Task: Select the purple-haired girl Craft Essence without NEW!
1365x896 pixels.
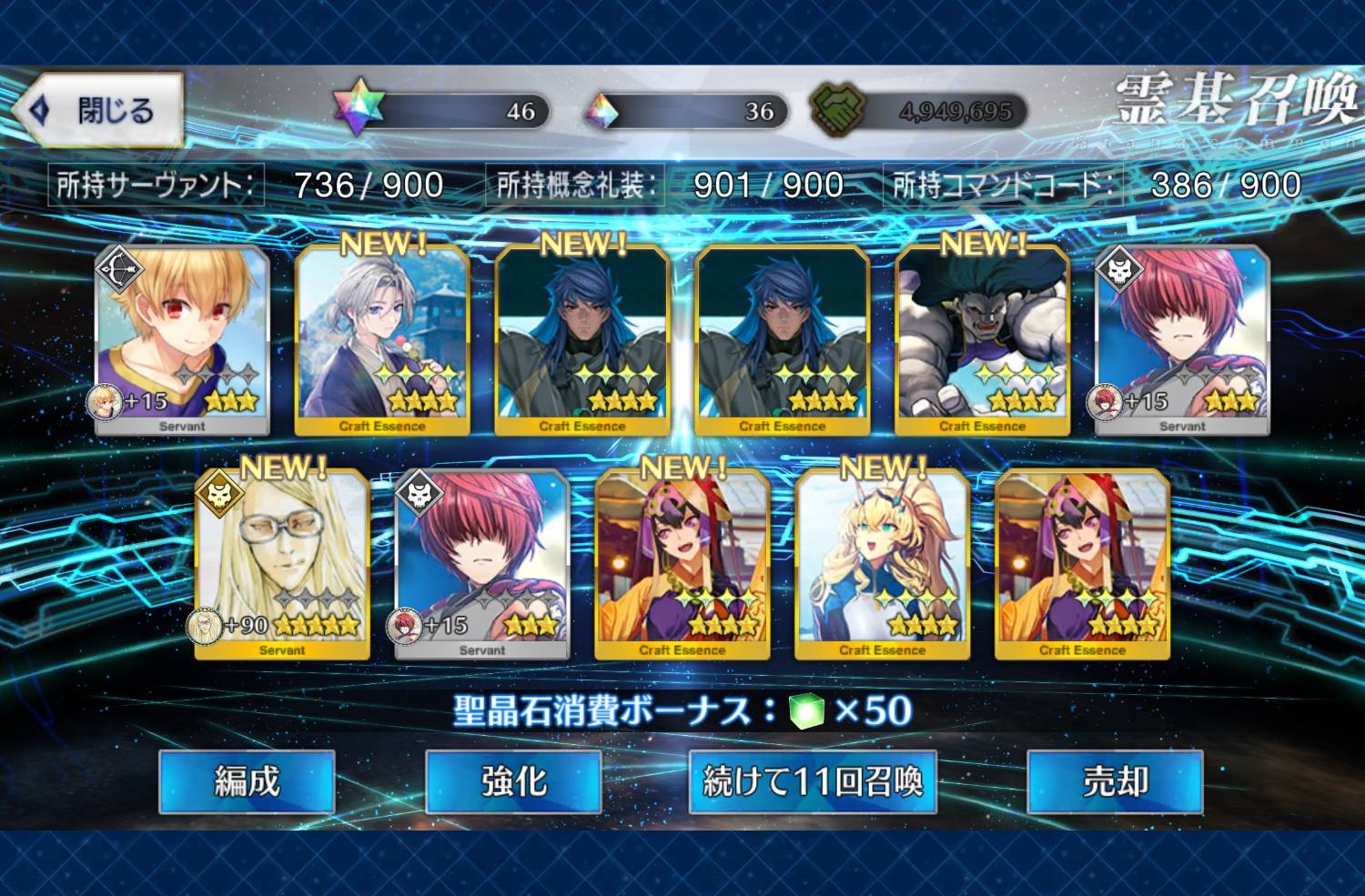Action: pos(1083,566)
